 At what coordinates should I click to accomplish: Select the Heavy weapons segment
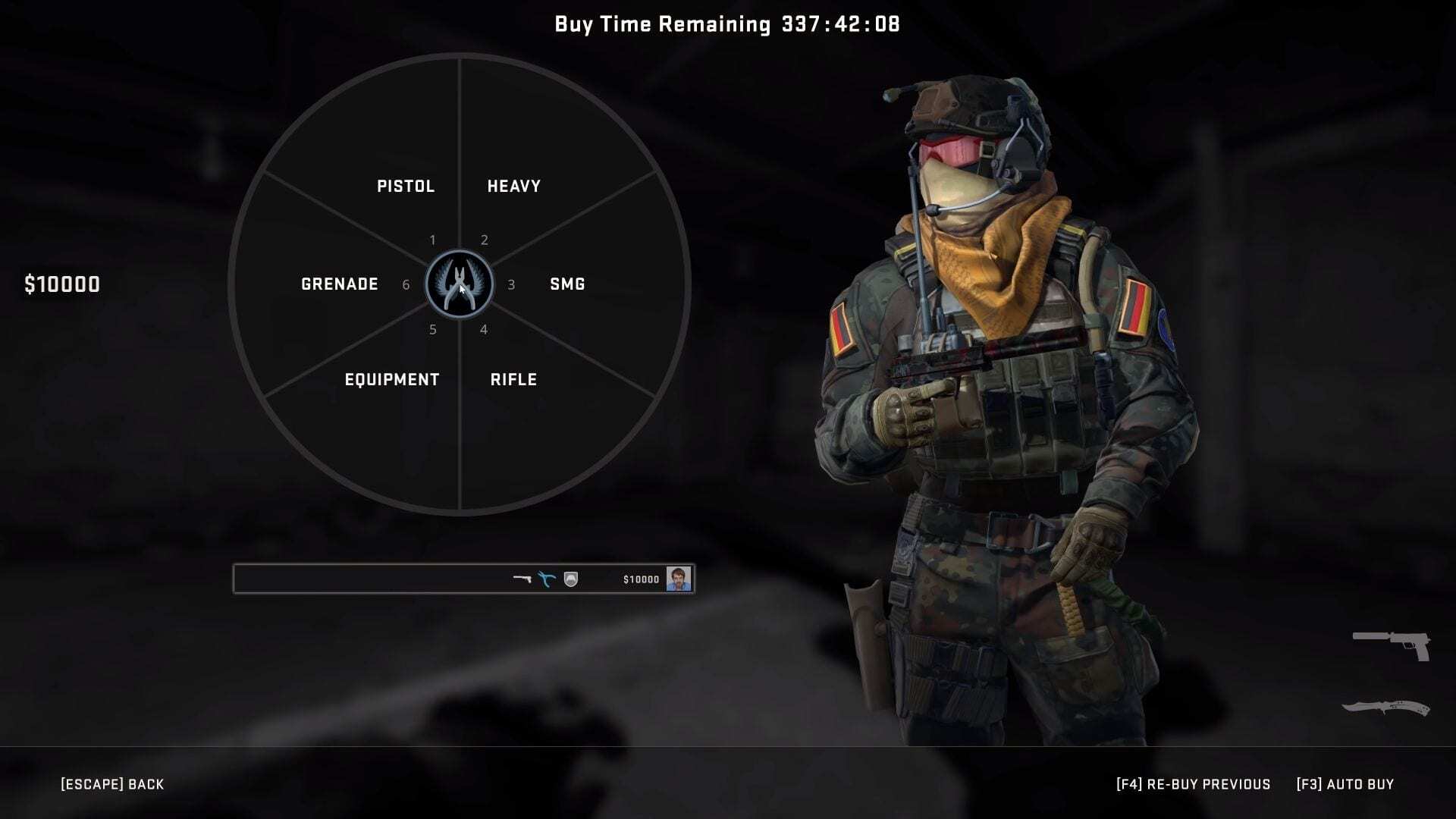coord(513,187)
